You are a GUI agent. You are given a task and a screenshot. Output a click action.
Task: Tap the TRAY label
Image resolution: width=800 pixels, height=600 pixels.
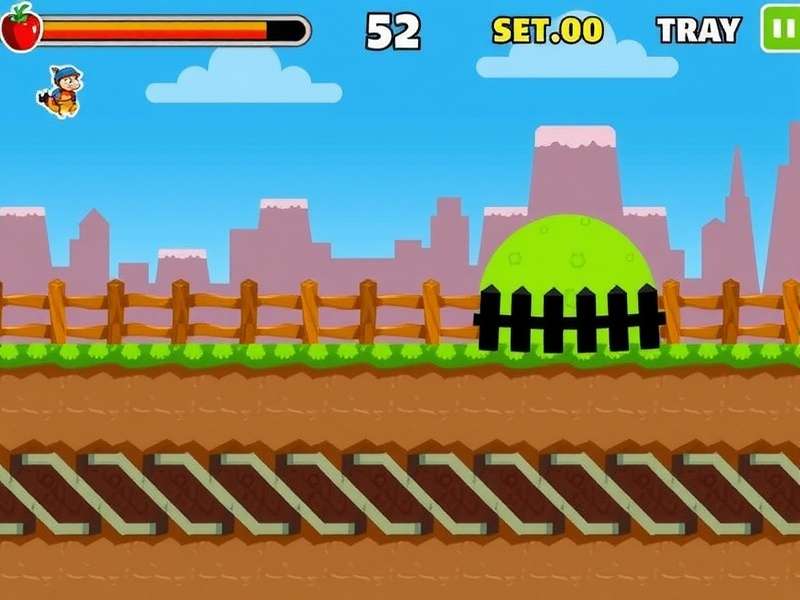point(698,30)
